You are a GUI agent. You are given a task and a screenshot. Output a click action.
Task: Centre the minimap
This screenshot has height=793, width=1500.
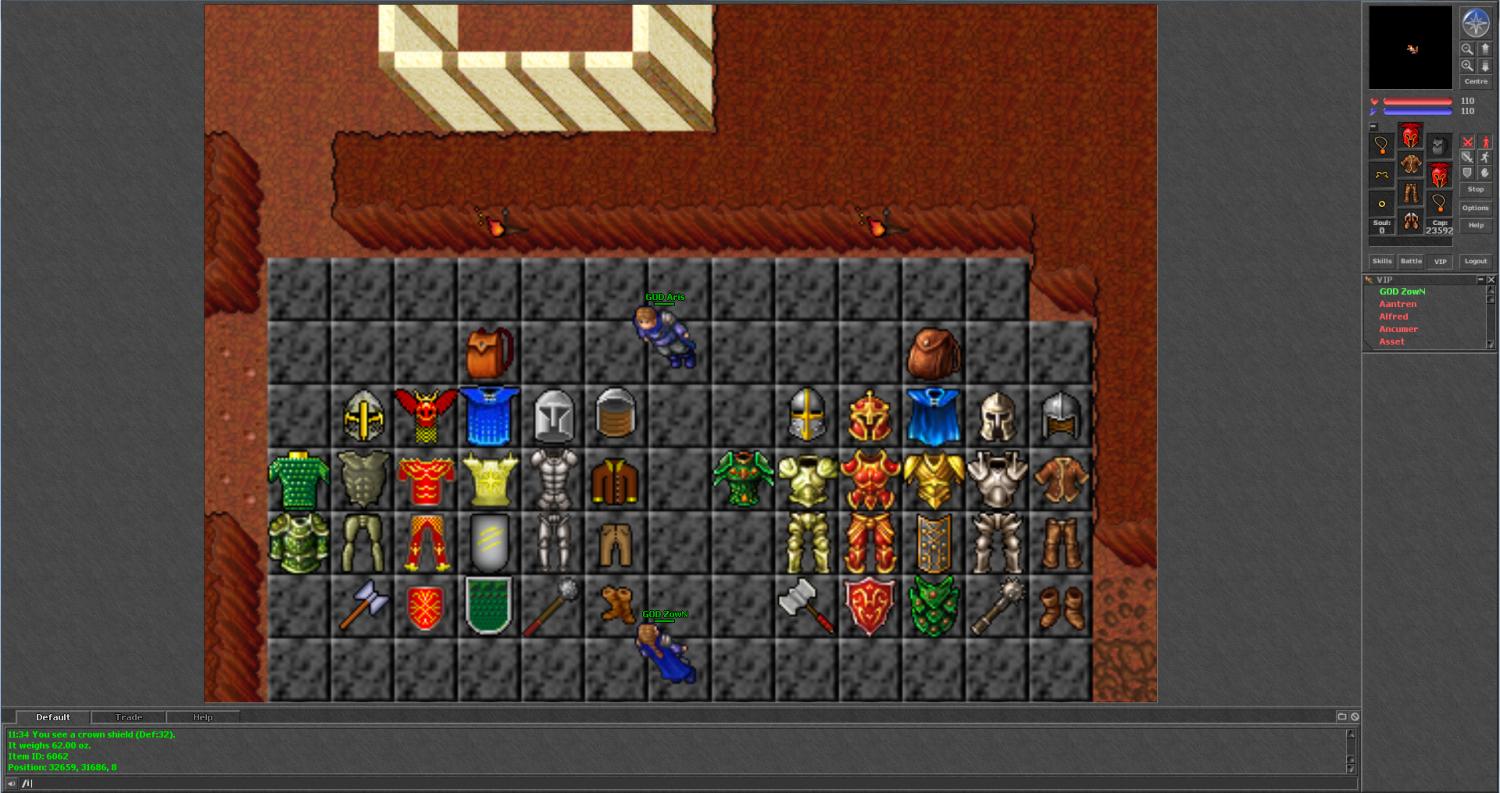pyautogui.click(x=1475, y=82)
